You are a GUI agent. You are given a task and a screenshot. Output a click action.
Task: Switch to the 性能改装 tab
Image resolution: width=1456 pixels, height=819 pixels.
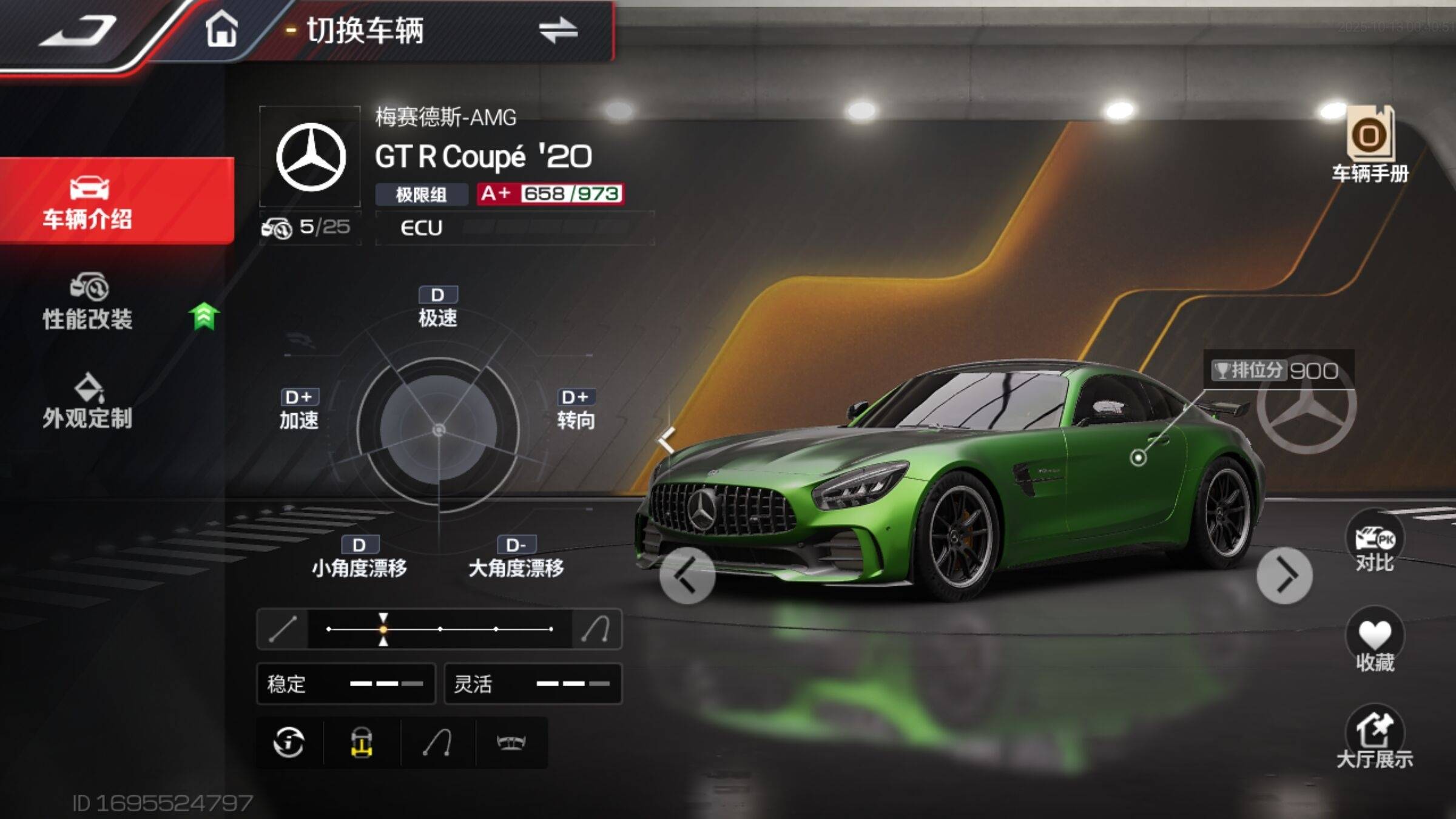(x=88, y=302)
